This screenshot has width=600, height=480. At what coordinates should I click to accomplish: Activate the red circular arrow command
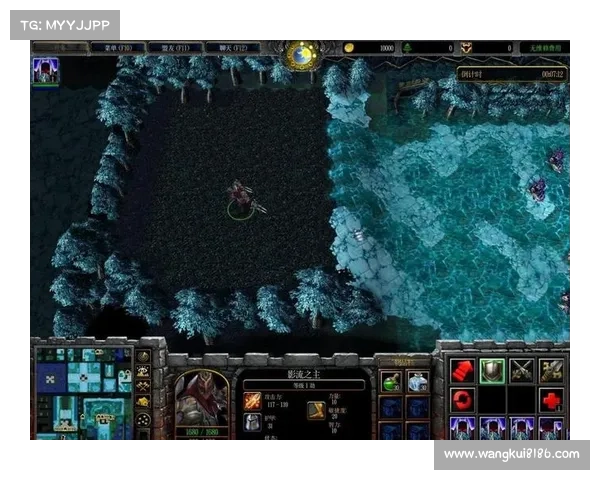pyautogui.click(x=462, y=401)
